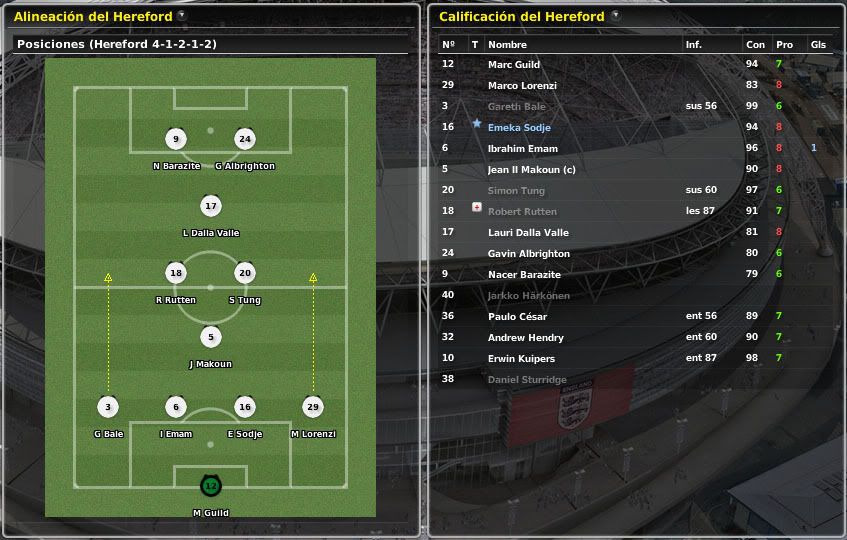The image size is (847, 540).
Task: Choose J Makoun's number 5 pitch marker
Action: click(x=210, y=337)
